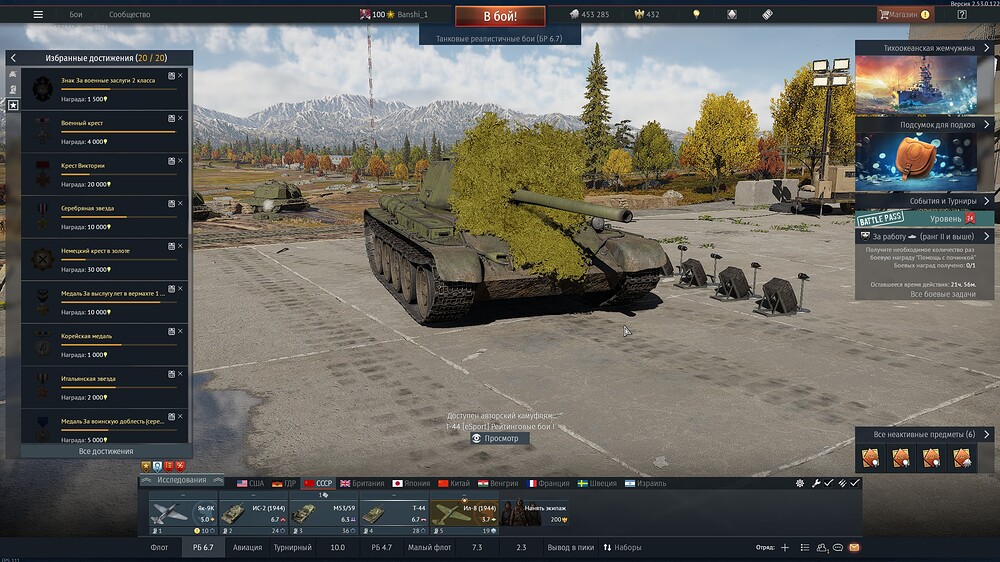Open the «Наборы» presets list
This screenshot has height=562, width=1000.
click(x=628, y=548)
